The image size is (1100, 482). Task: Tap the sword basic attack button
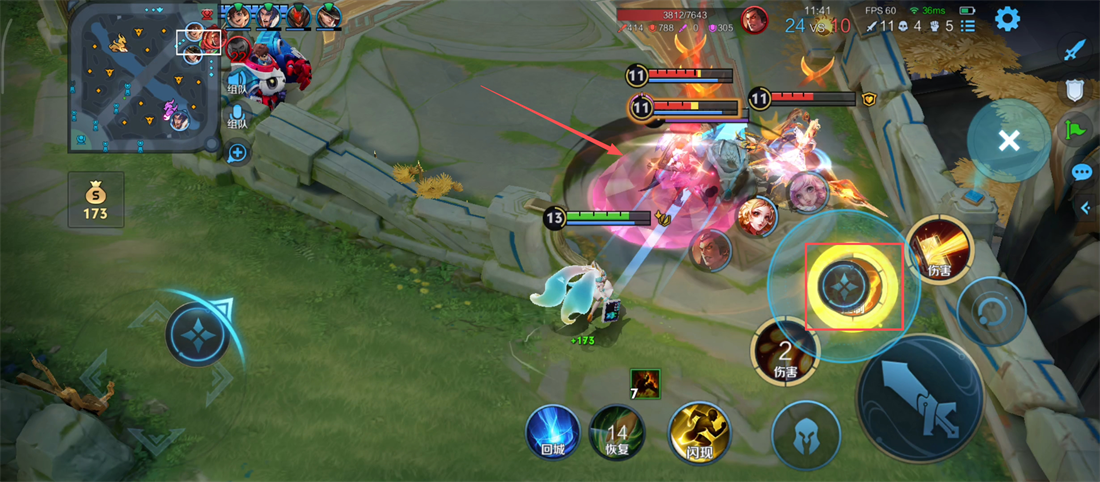pyautogui.click(x=920, y=398)
